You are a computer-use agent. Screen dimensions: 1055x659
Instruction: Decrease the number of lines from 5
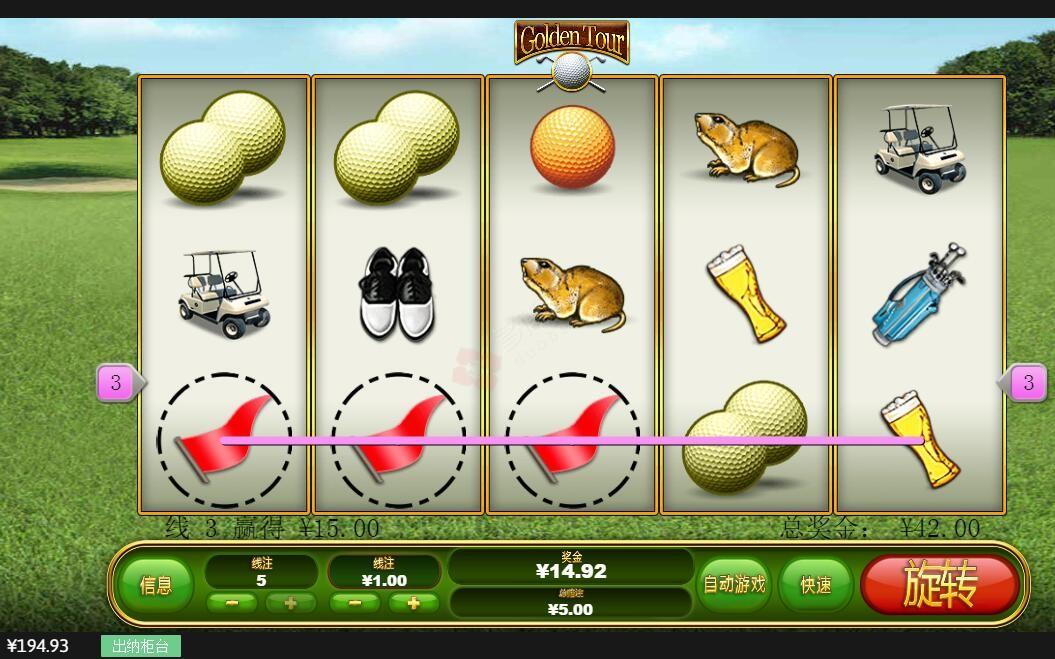point(231,603)
